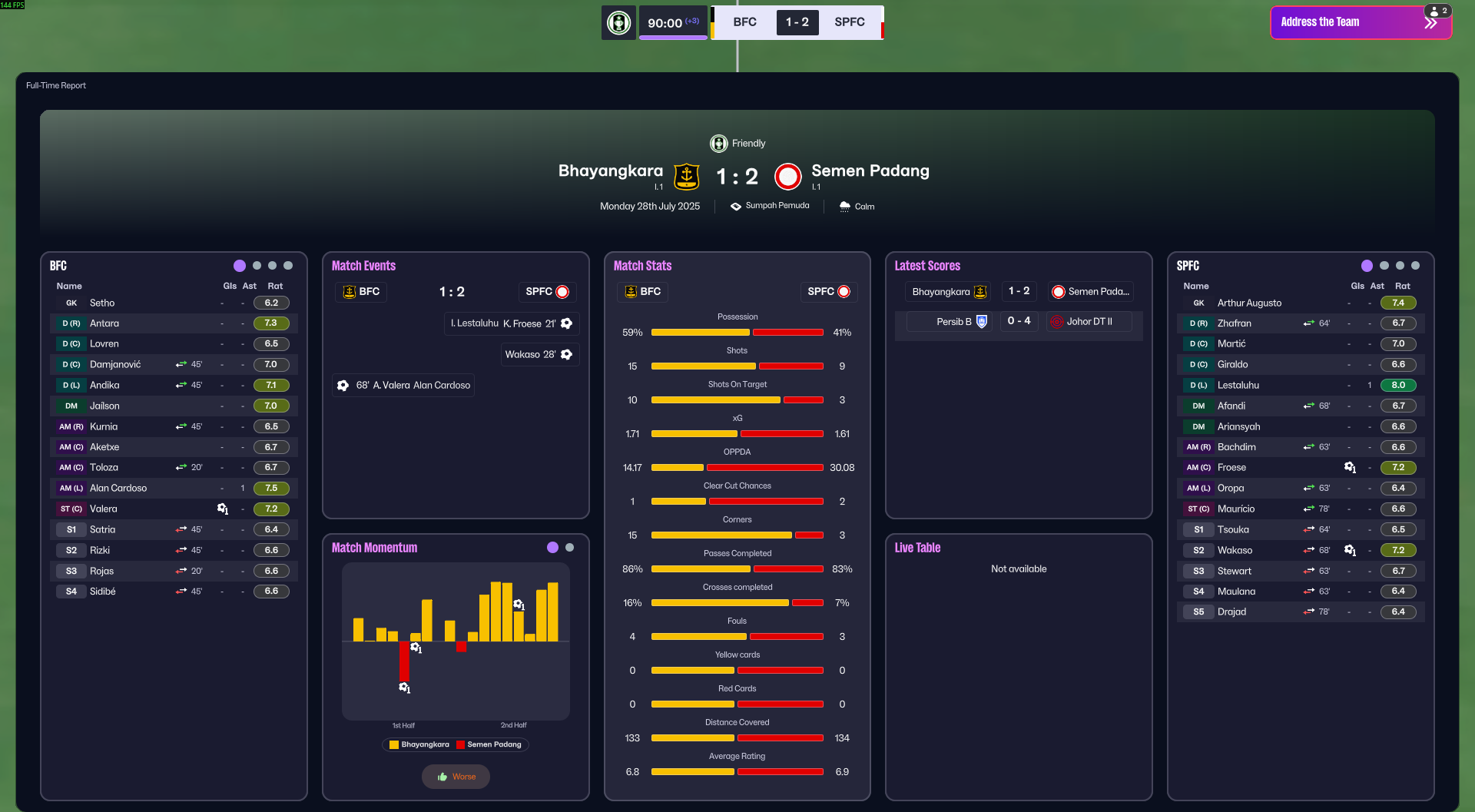Click the BFC badge in Match Events
1475x812 pixels.
(x=361, y=292)
